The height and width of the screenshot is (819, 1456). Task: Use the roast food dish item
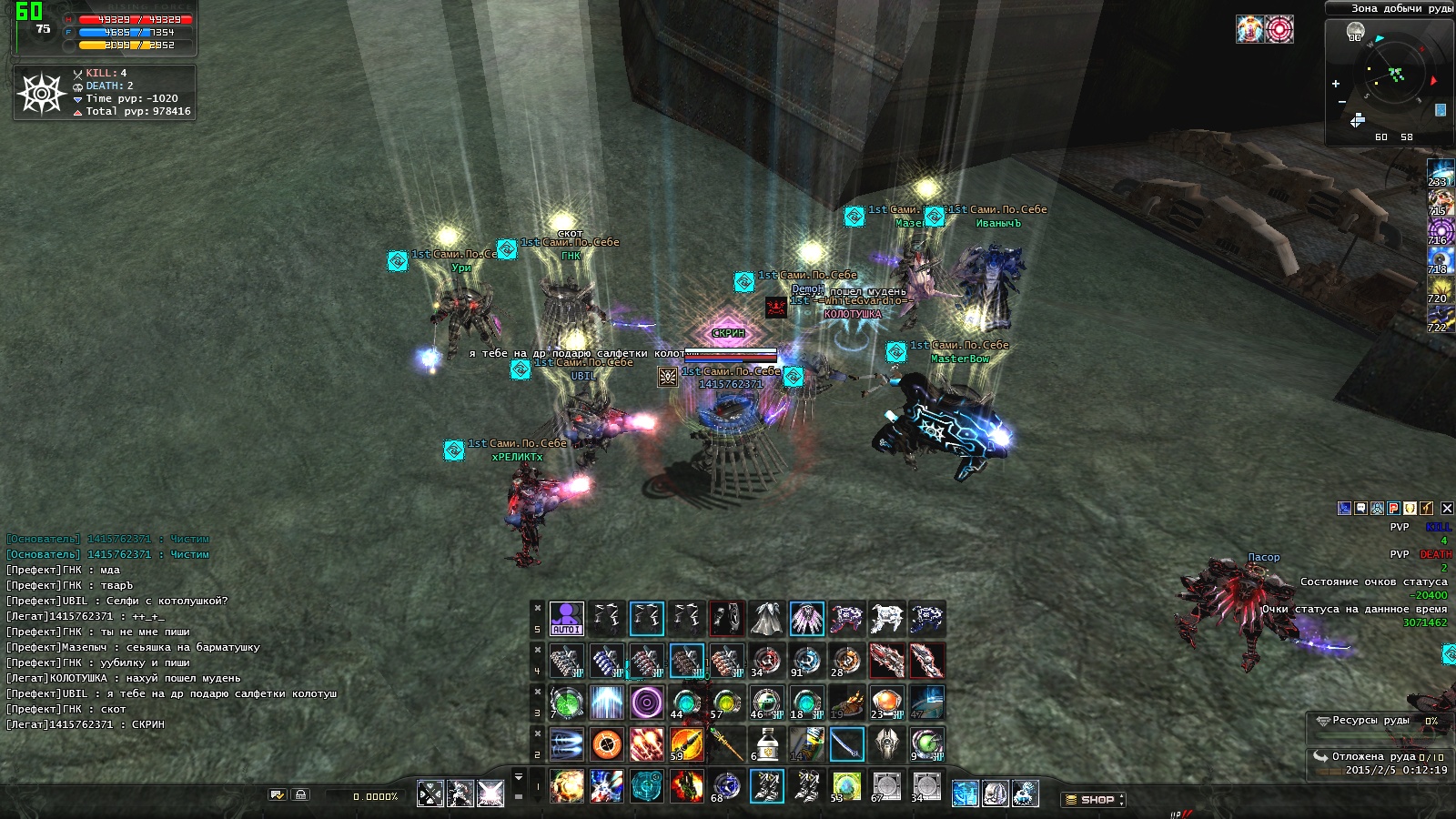click(846, 703)
